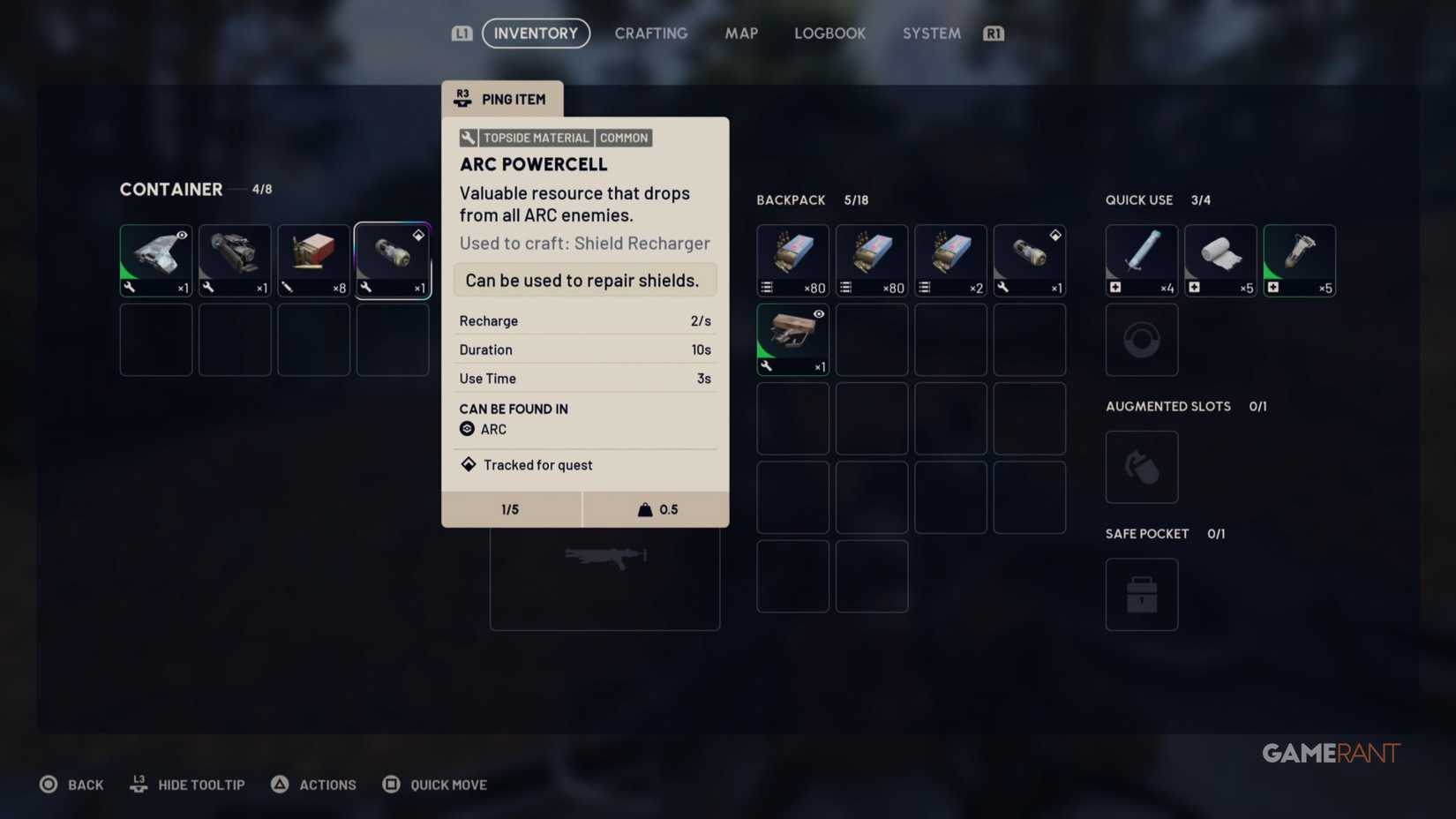Viewport: 1456px width, 819px height.
Task: Click the quest tracking diamond on the Powercell
Action: tap(418, 234)
